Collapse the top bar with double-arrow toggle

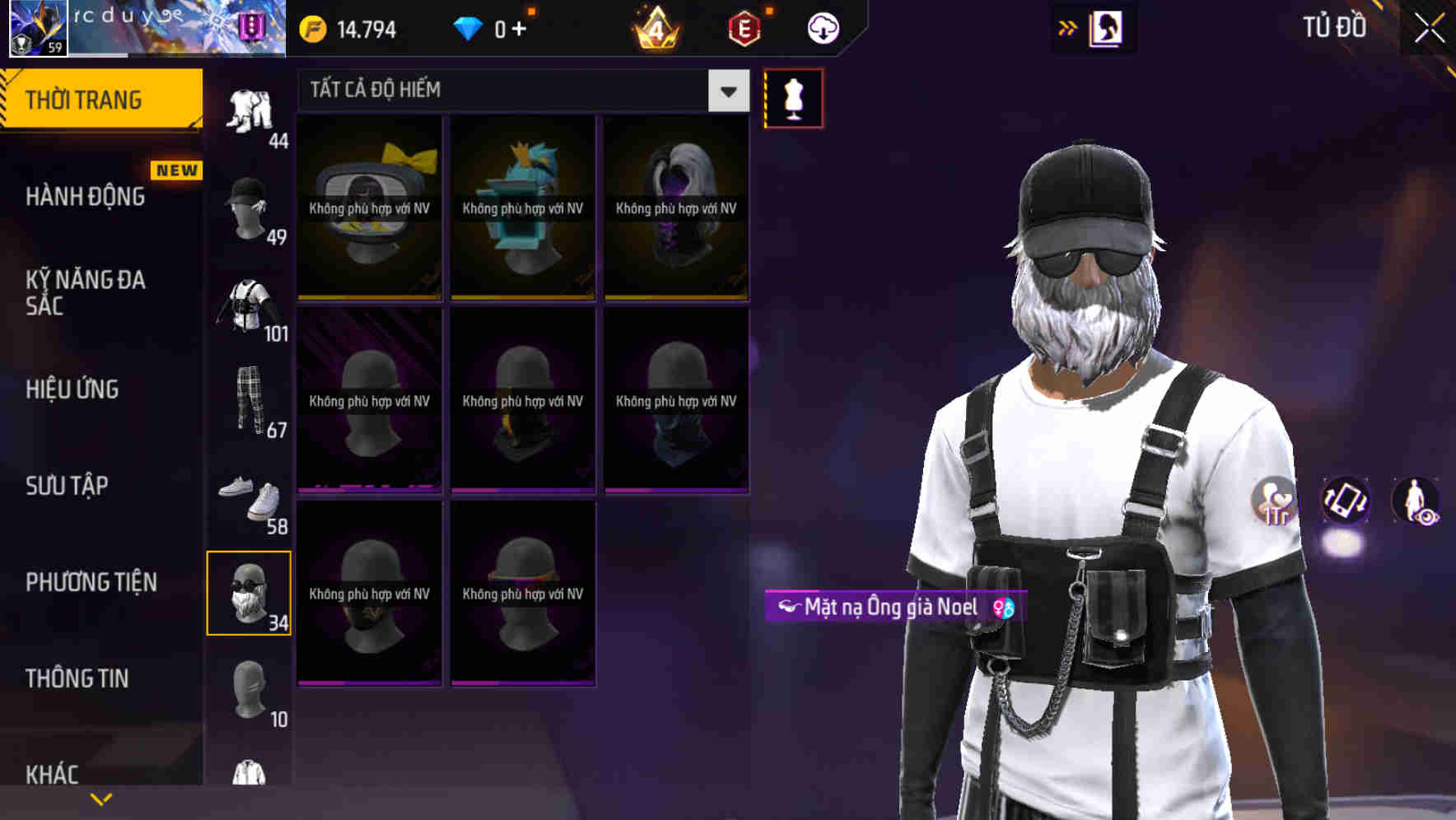pos(1070,26)
